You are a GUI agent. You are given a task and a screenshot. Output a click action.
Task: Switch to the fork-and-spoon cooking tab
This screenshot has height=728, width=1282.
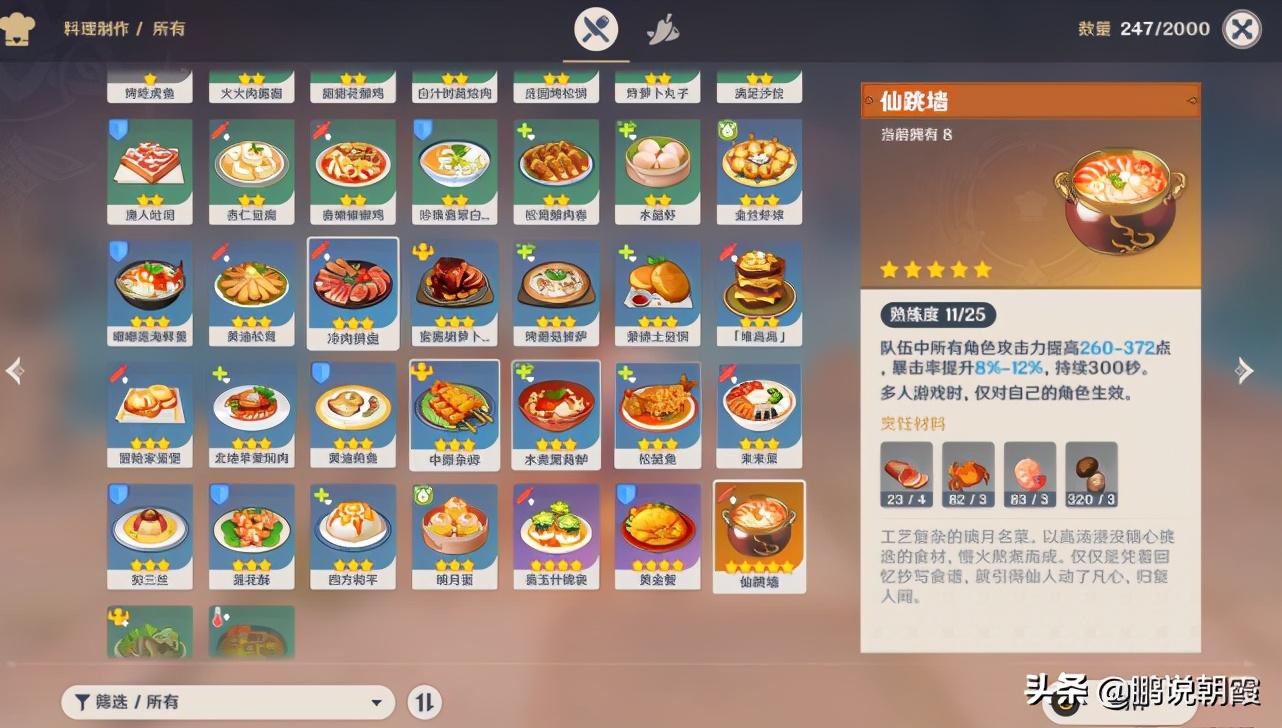coord(596,28)
